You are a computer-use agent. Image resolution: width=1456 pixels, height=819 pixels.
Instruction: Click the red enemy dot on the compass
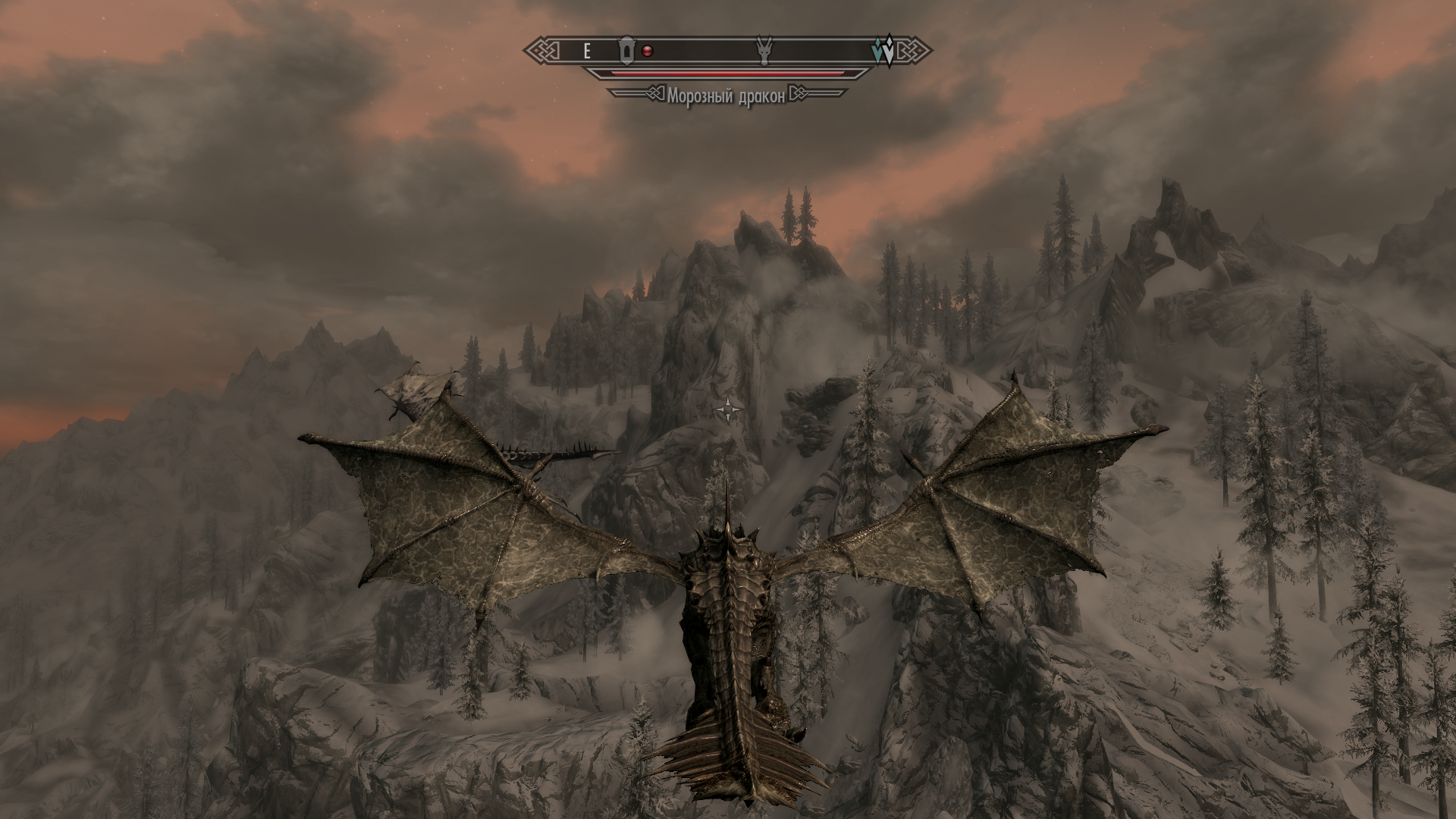tap(647, 51)
